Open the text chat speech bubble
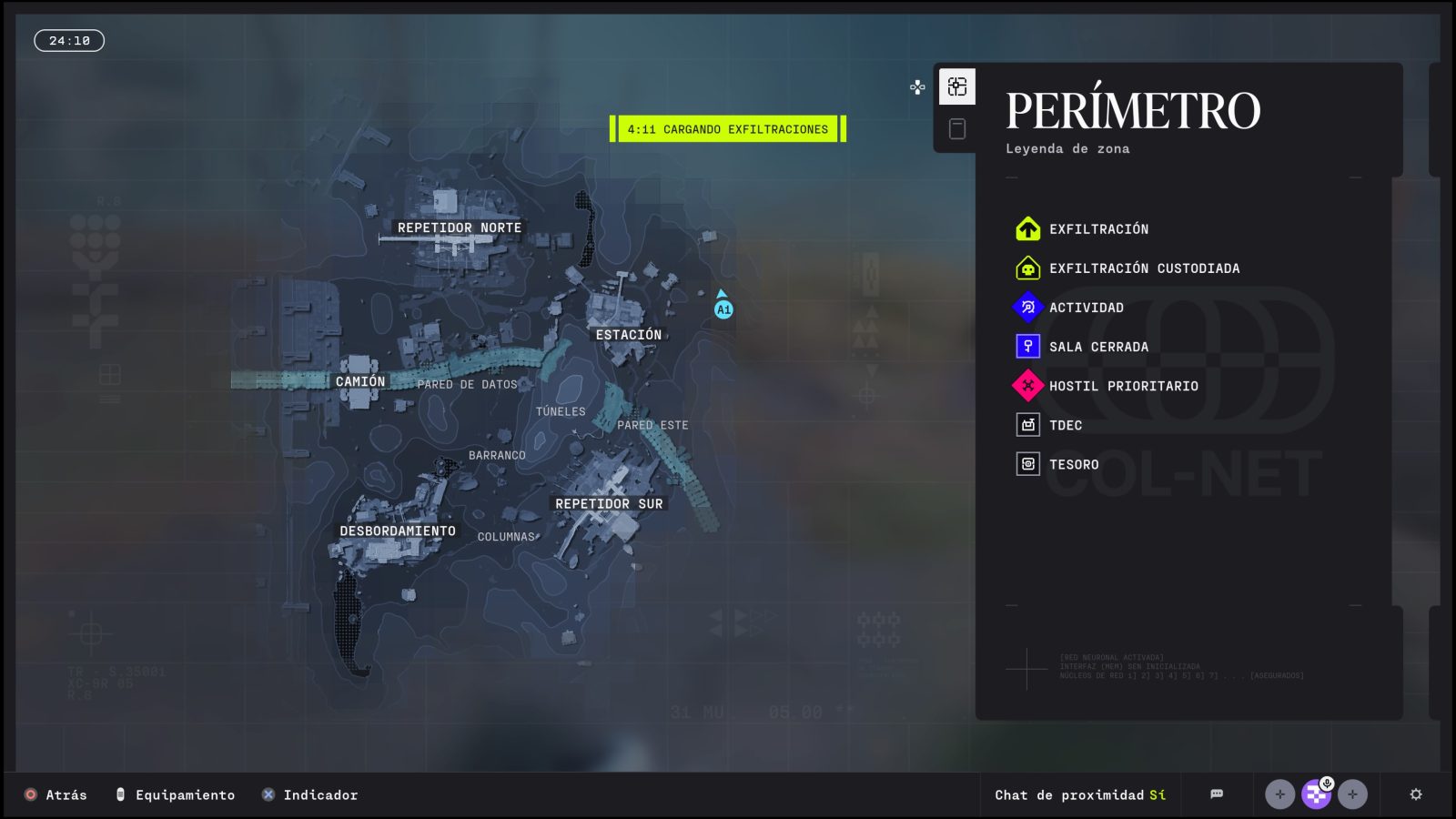1456x819 pixels. click(1217, 794)
